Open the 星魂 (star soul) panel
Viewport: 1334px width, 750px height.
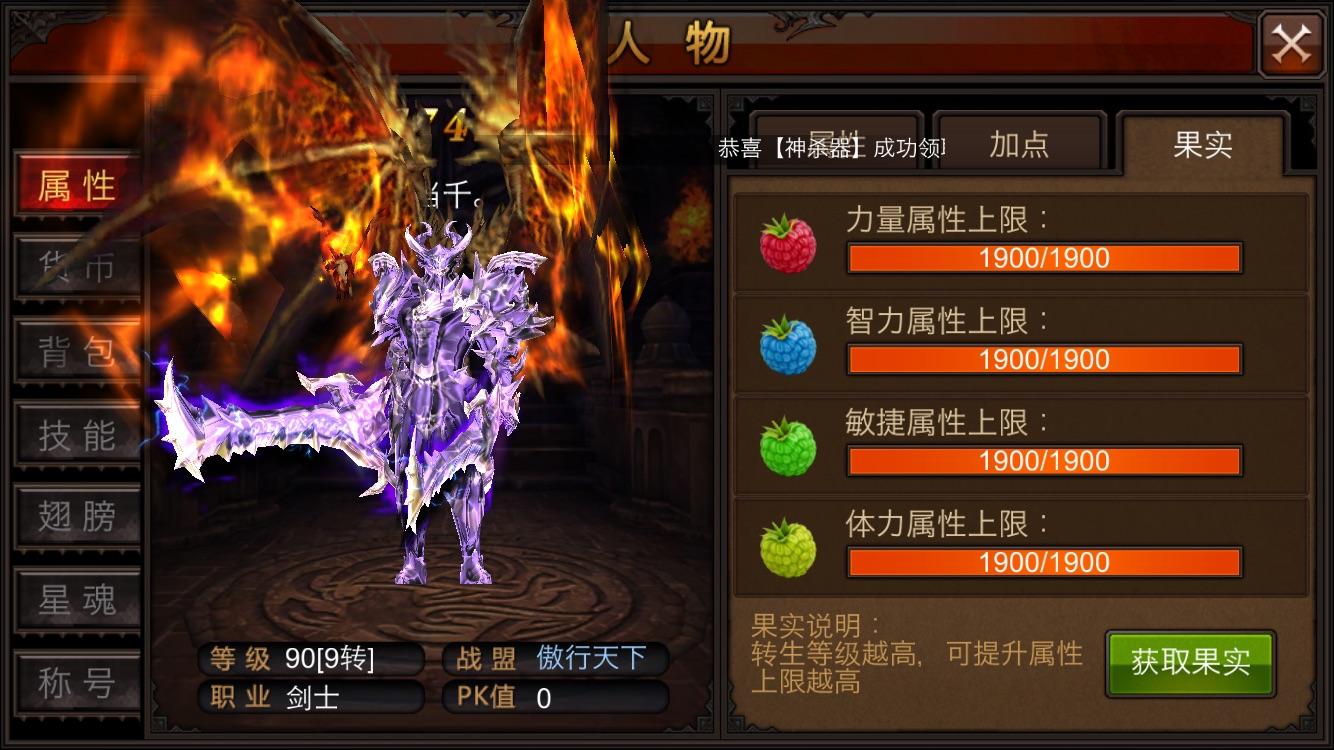[x=77, y=599]
